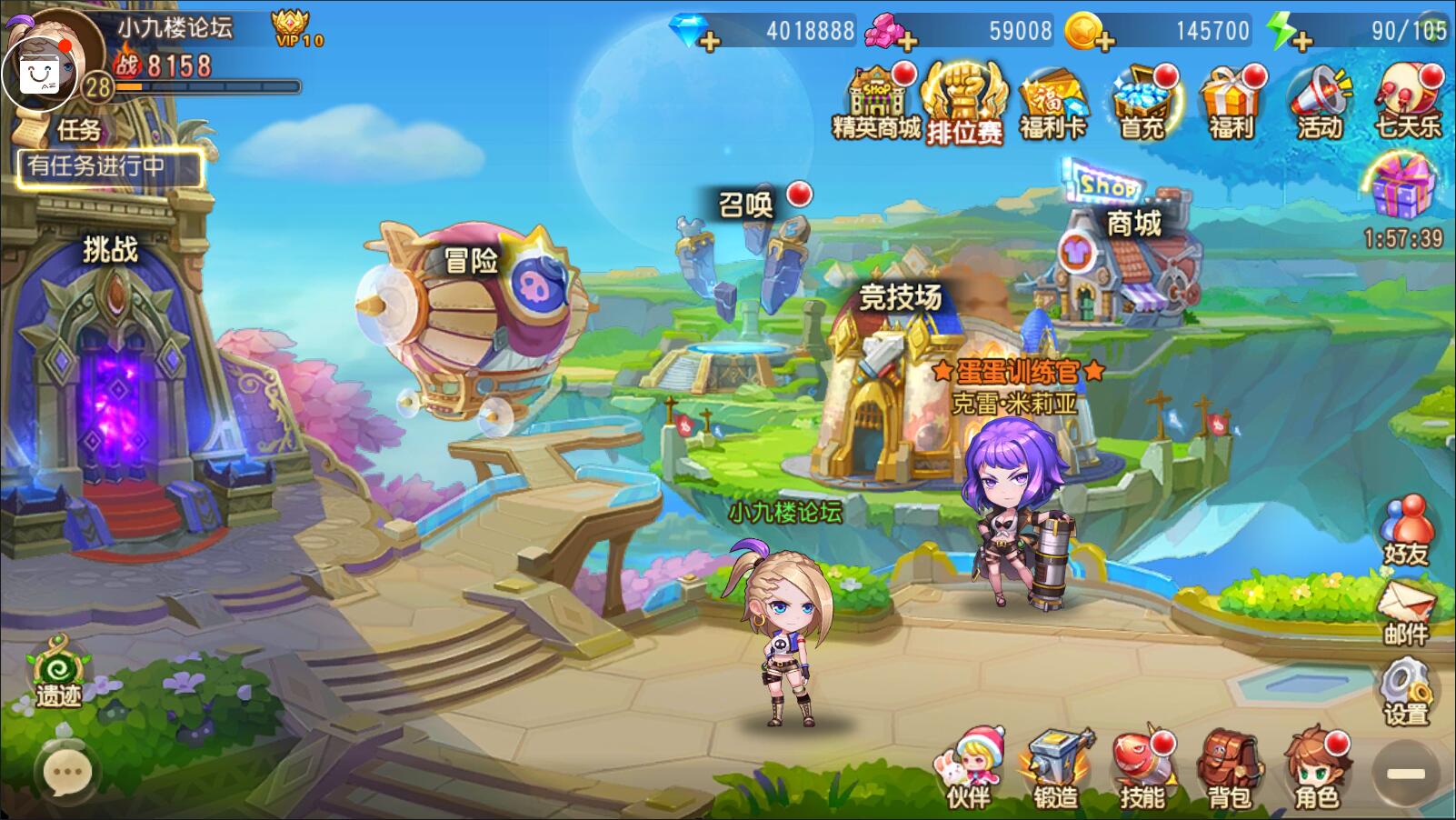The width and height of the screenshot is (1456, 820).
Task: Open the 福利卡 welfare card
Action: [1053, 104]
